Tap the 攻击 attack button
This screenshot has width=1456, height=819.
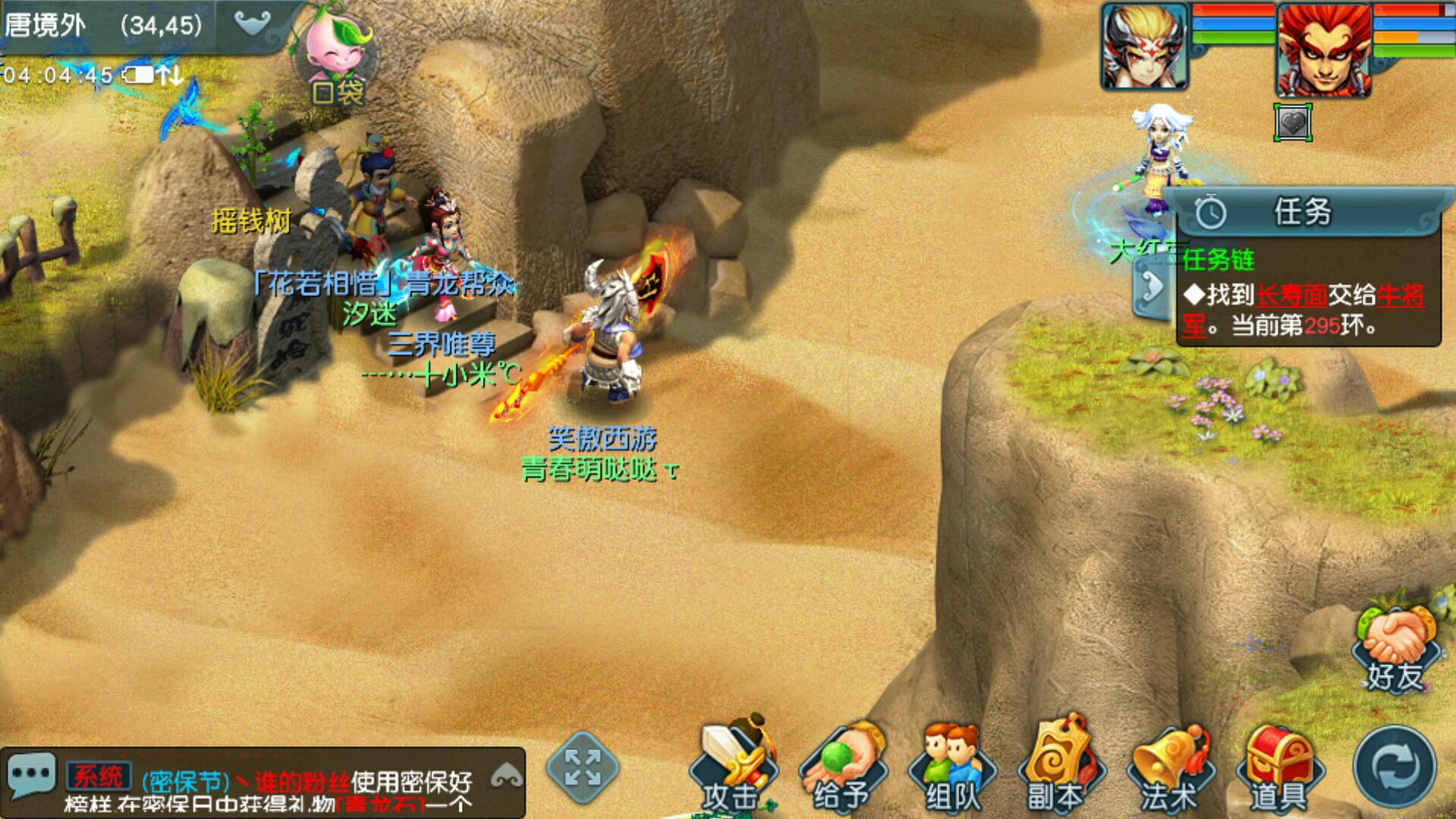(x=733, y=766)
